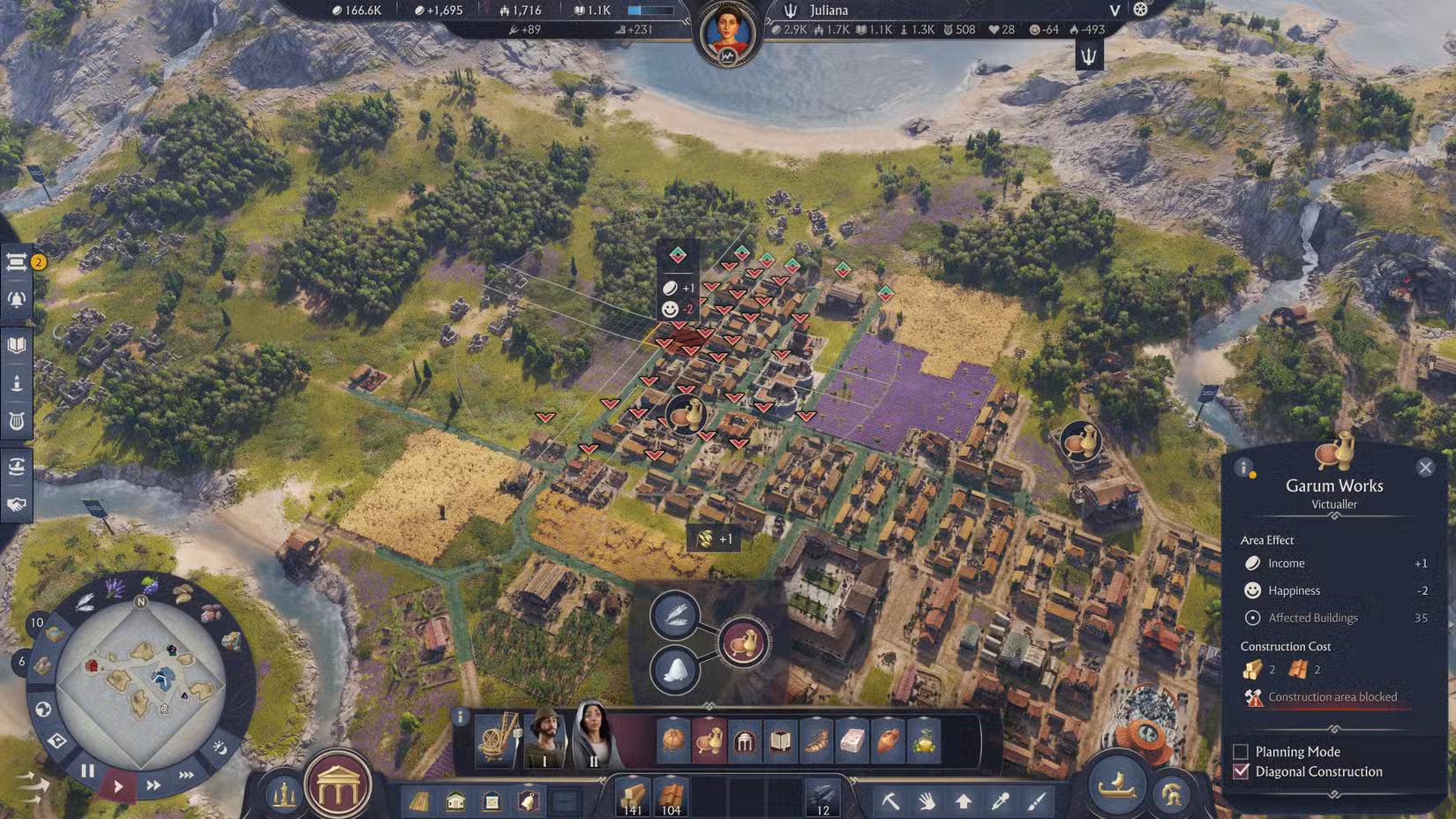Disable the Diagonal Construction checkbox
The height and width of the screenshot is (819, 1456).
pyautogui.click(x=1241, y=771)
